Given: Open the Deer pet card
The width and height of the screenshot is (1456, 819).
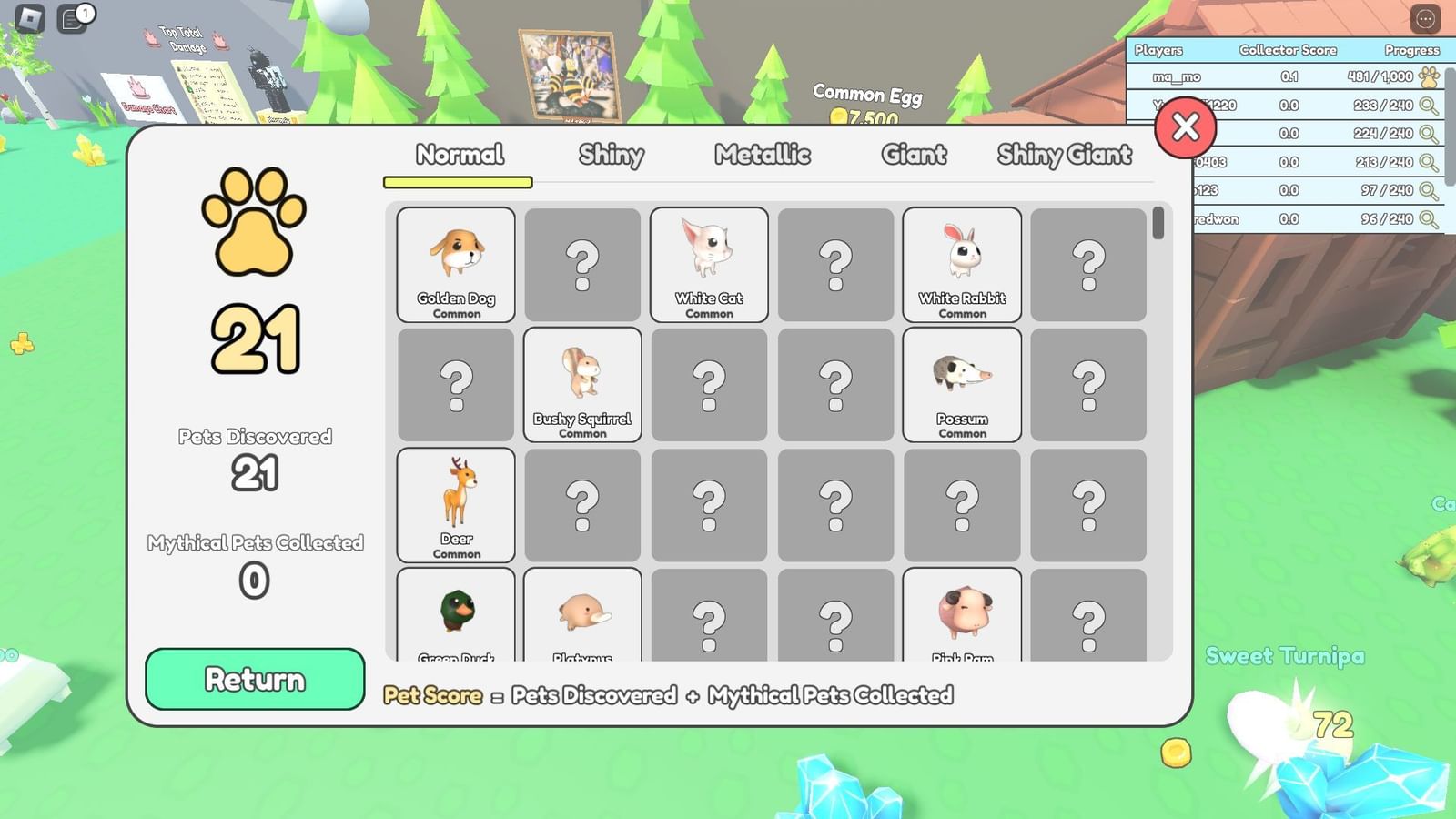Looking at the screenshot, I should click(x=456, y=505).
